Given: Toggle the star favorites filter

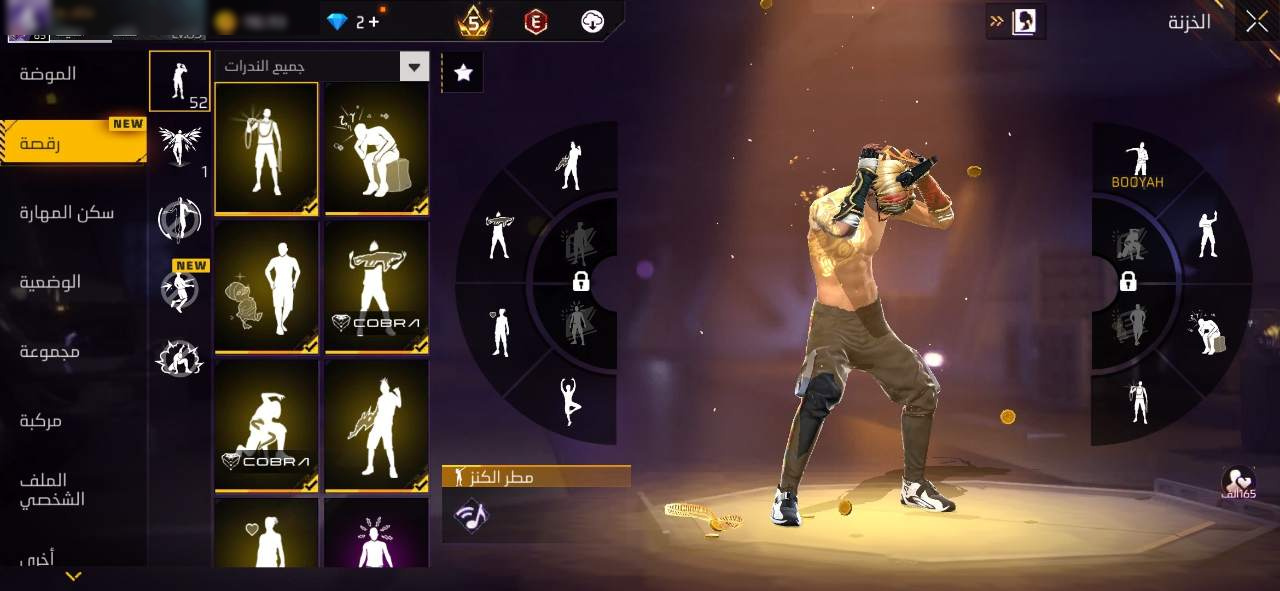Looking at the screenshot, I should [x=463, y=72].
